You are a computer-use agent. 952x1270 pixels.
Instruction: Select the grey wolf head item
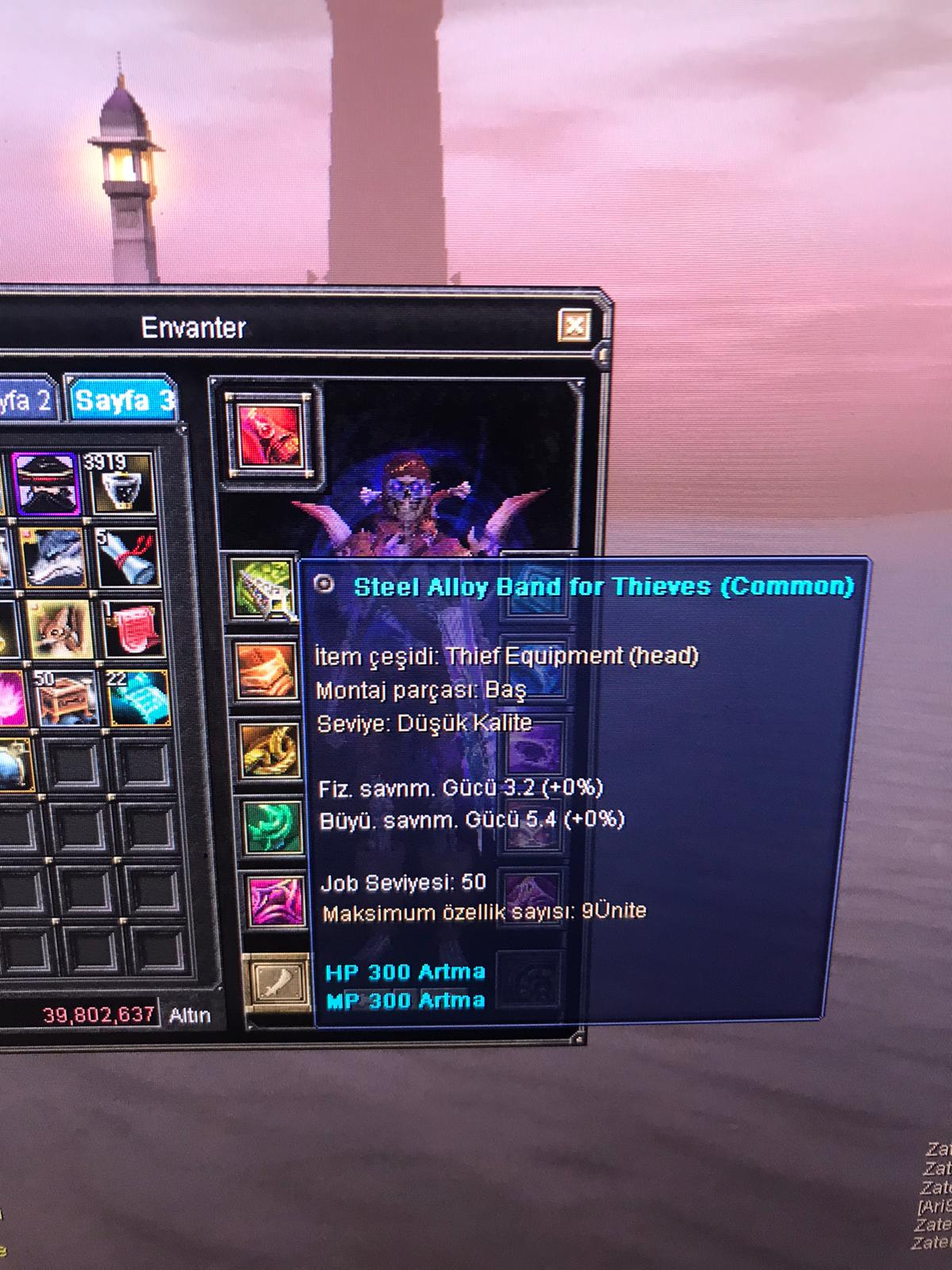point(53,556)
